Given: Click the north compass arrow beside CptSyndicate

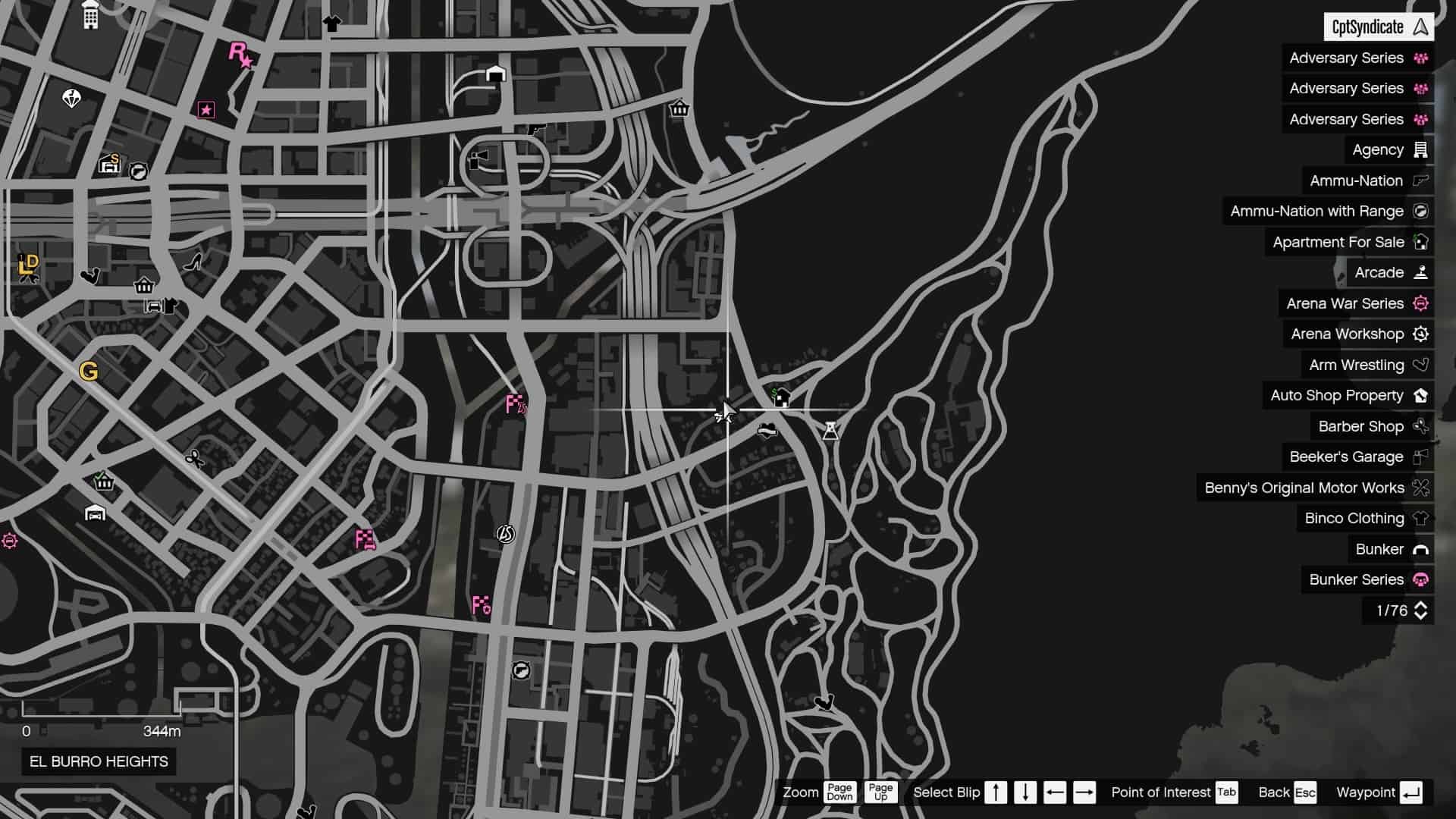Looking at the screenshot, I should point(1420,26).
